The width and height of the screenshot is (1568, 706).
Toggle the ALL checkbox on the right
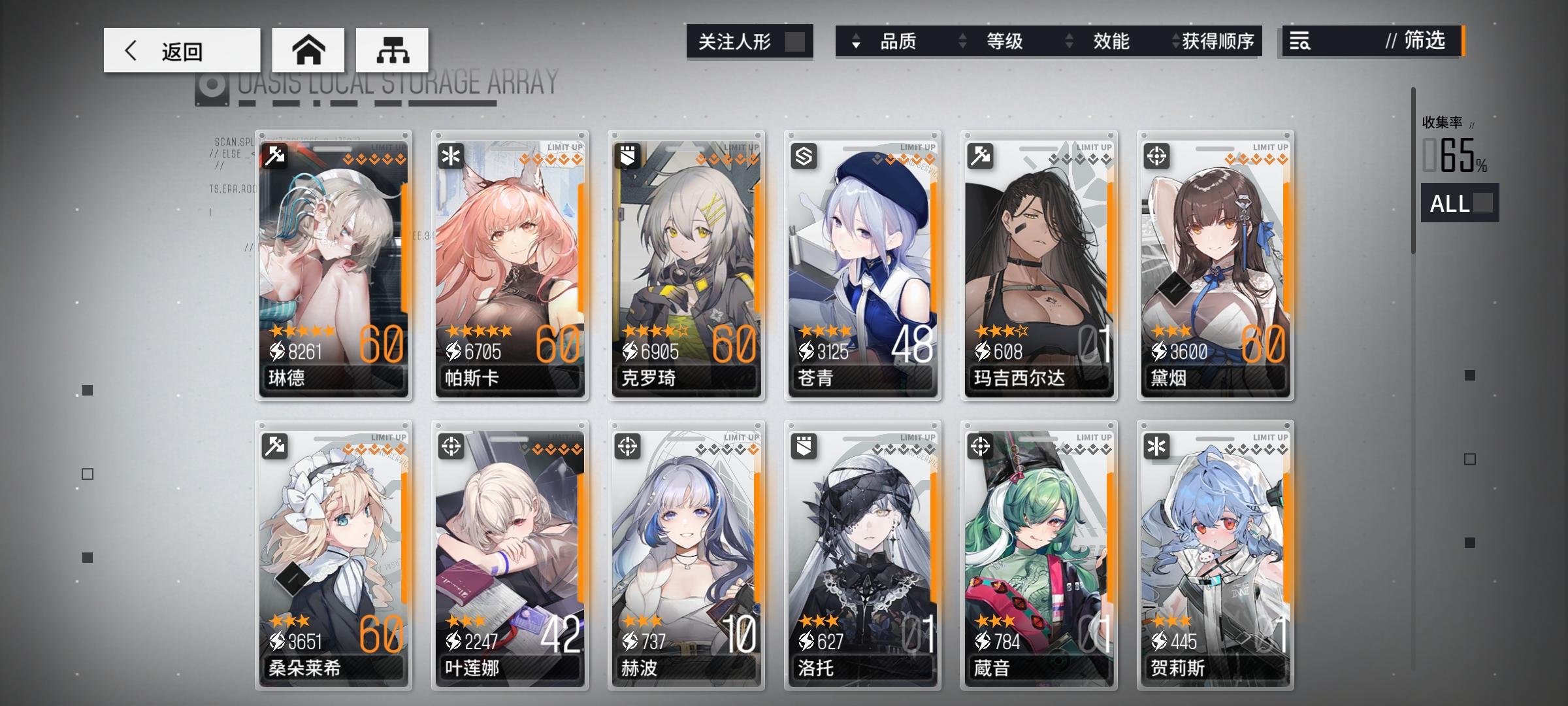click(x=1483, y=205)
